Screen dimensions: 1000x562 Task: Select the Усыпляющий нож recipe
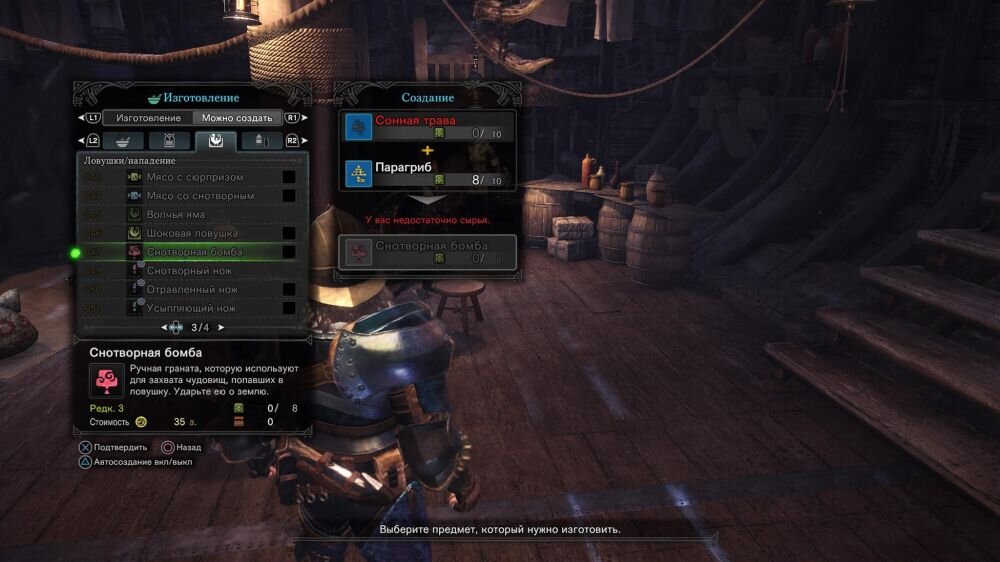click(x=191, y=308)
